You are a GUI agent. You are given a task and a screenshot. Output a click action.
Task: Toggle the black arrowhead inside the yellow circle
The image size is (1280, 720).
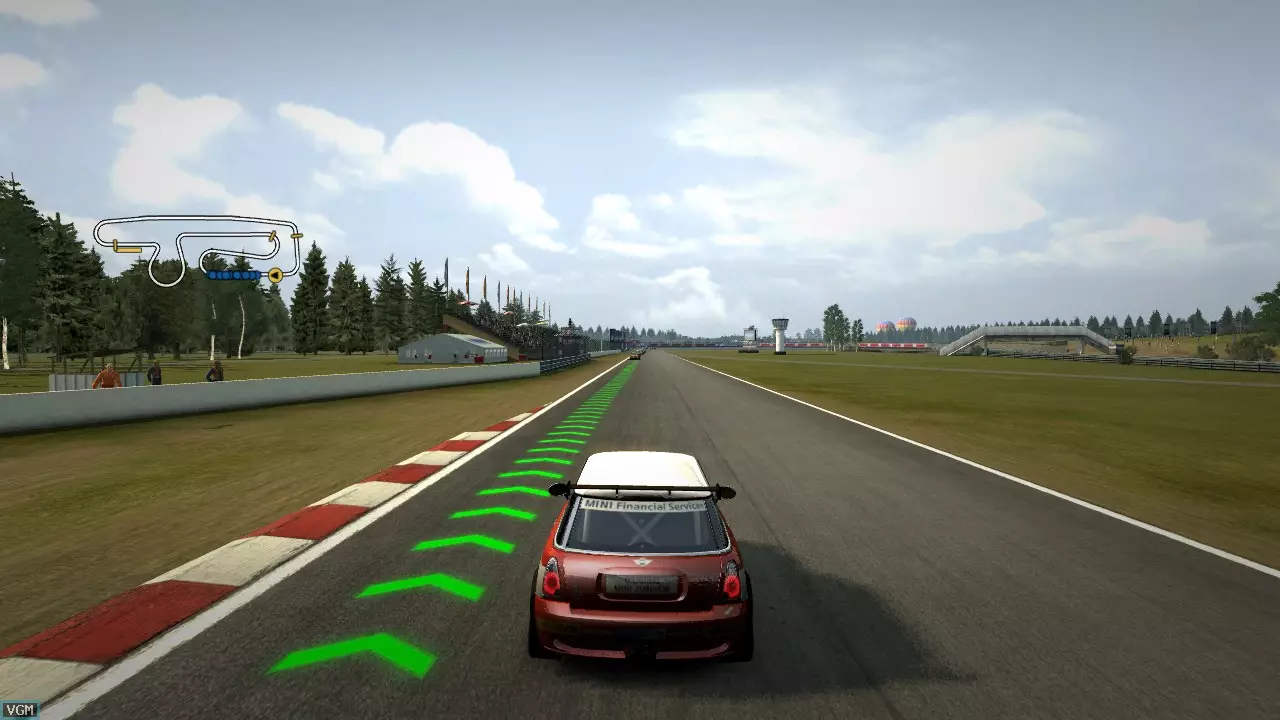pos(276,275)
